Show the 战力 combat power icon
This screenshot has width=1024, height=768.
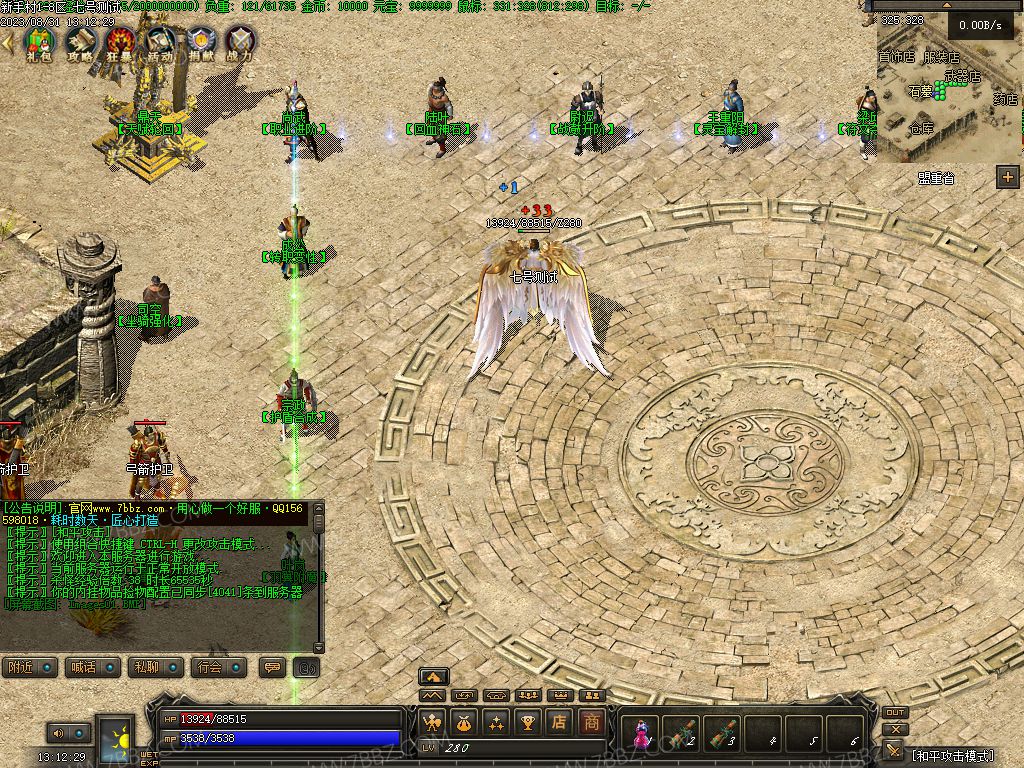[240, 43]
